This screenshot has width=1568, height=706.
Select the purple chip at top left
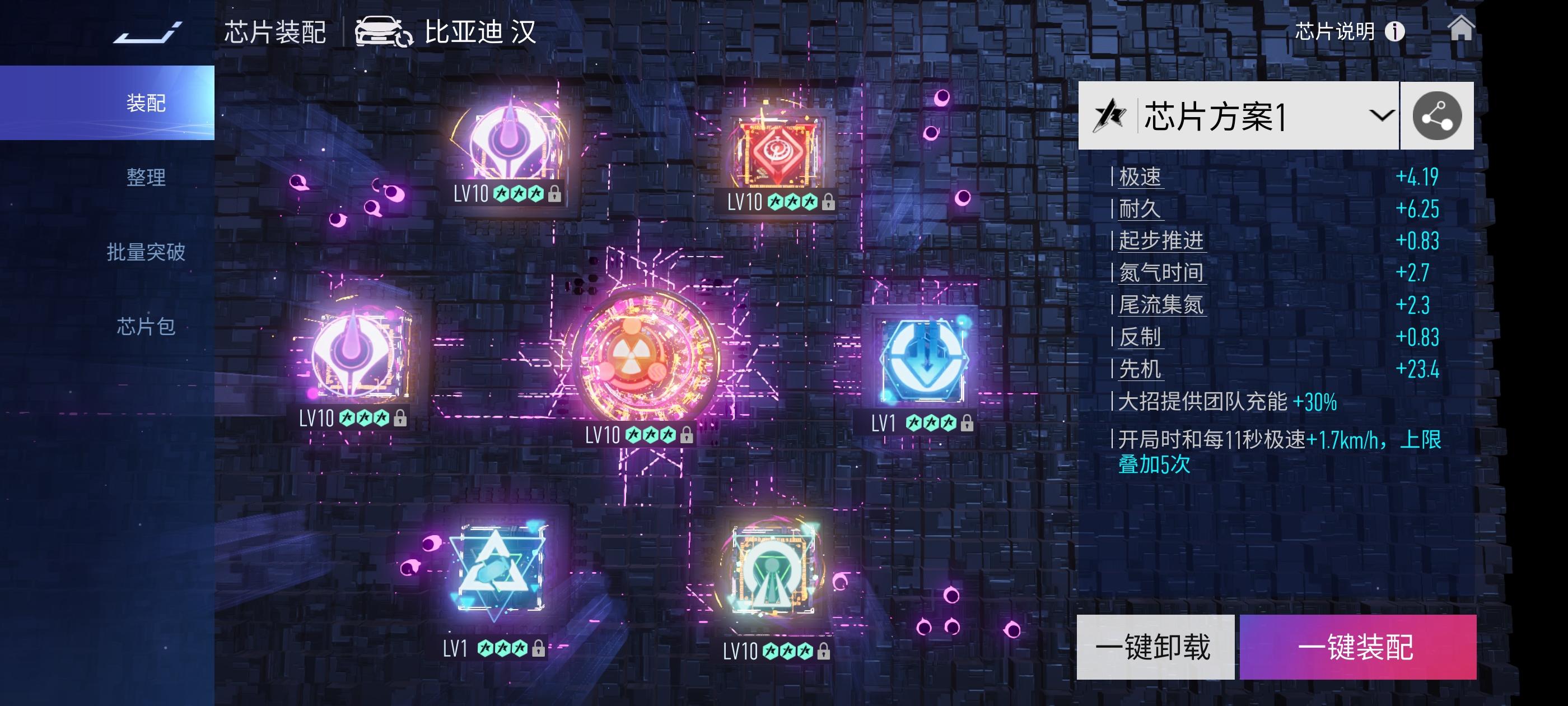[510, 140]
